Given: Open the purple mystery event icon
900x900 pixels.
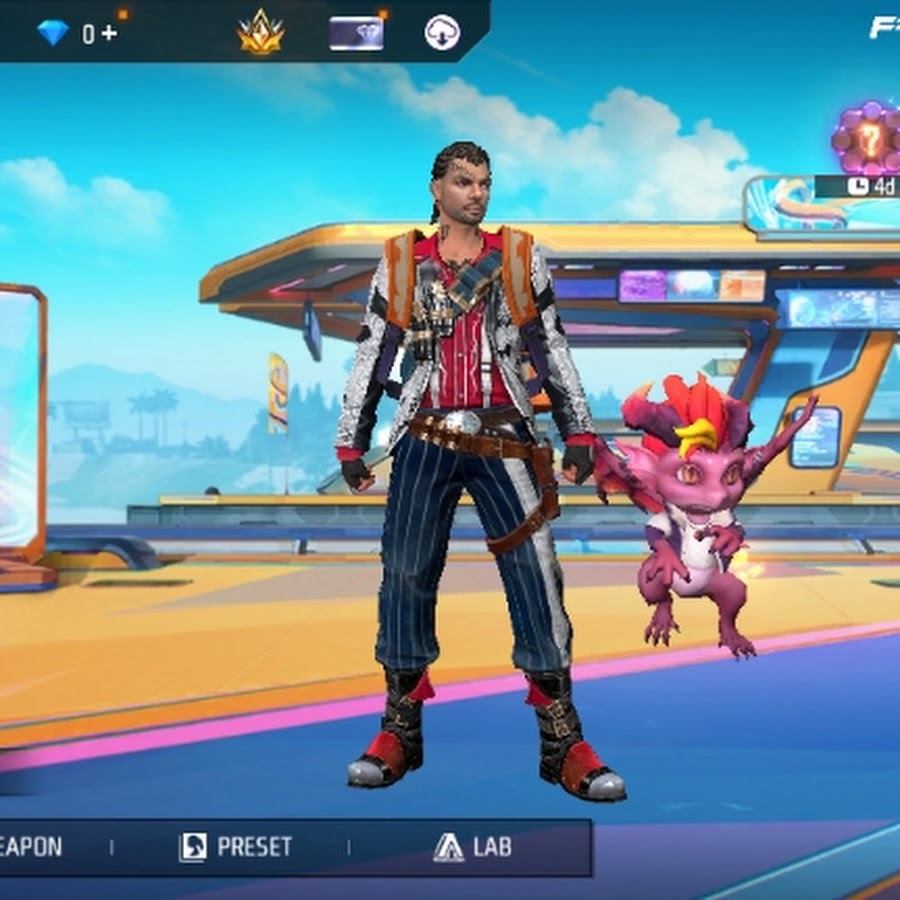Looking at the screenshot, I should 868,139.
